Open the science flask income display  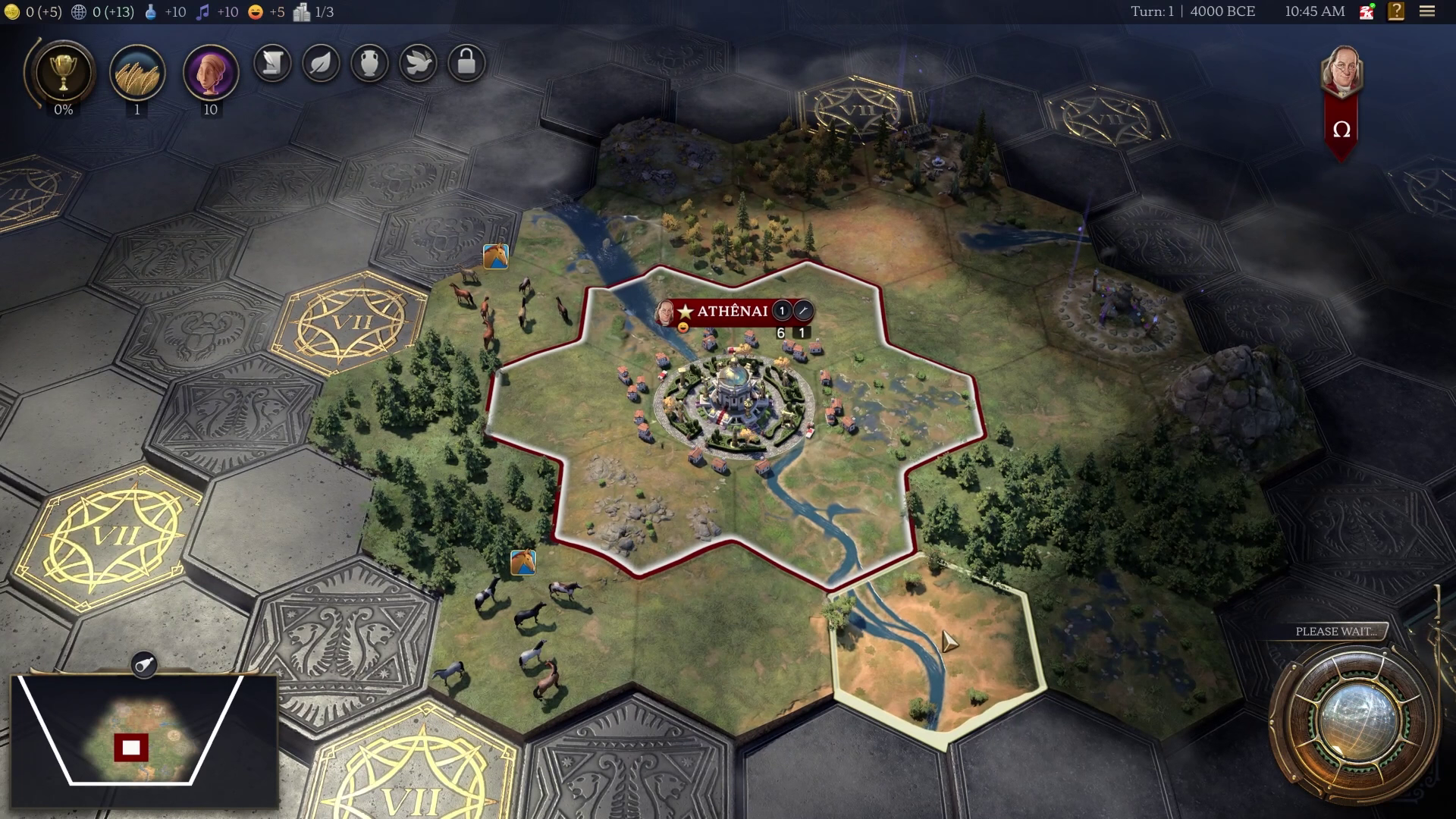(x=162, y=11)
